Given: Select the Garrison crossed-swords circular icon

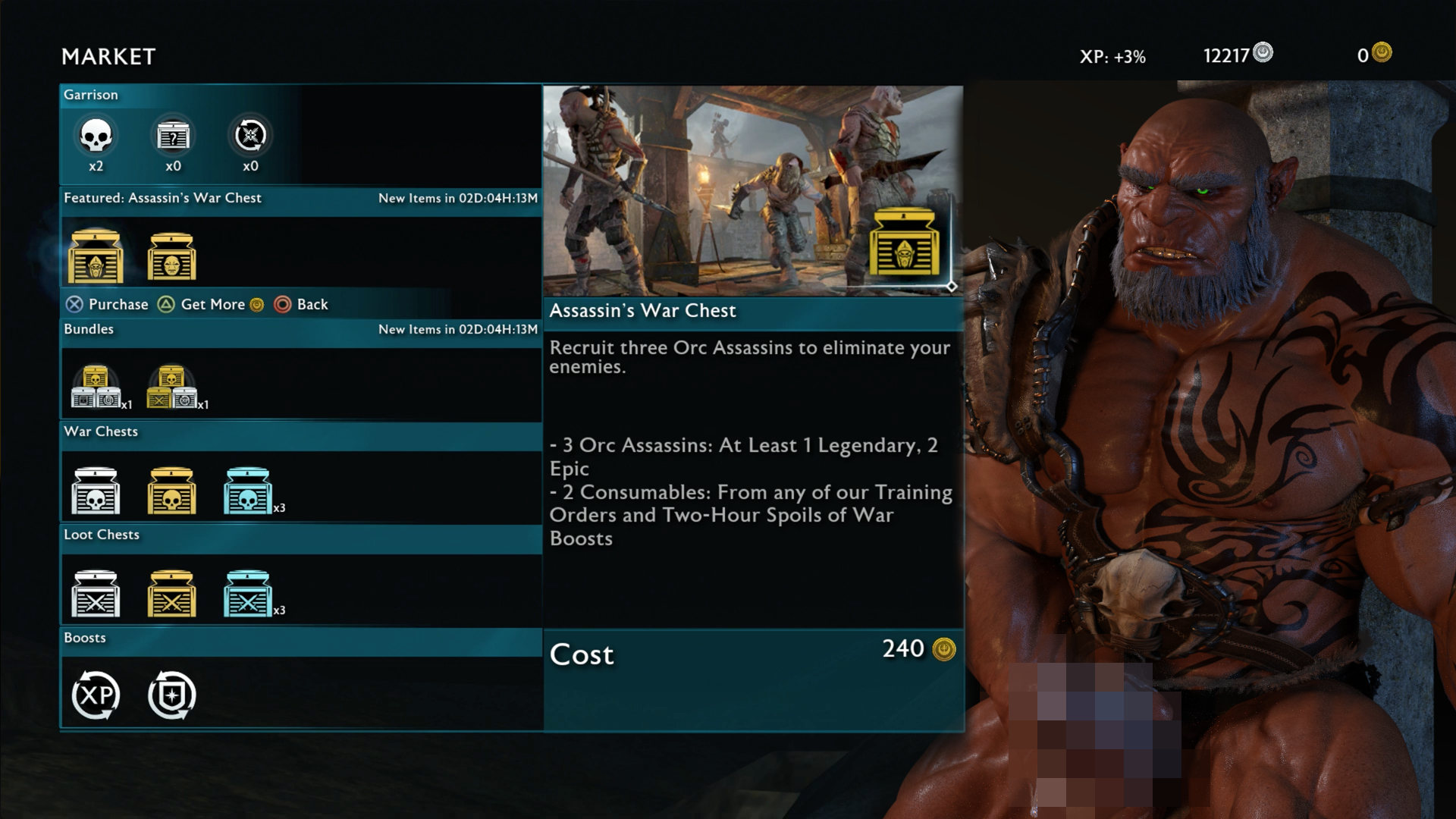Looking at the screenshot, I should coord(250,136).
